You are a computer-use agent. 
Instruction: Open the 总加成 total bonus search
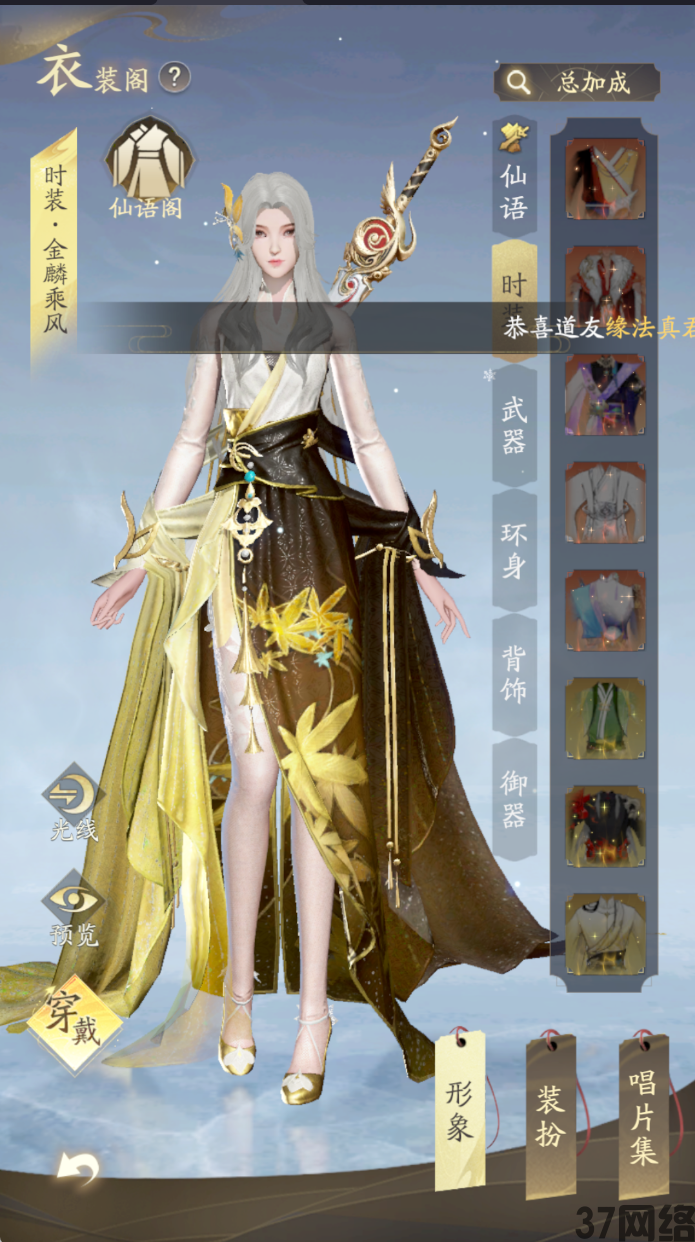[x=577, y=82]
